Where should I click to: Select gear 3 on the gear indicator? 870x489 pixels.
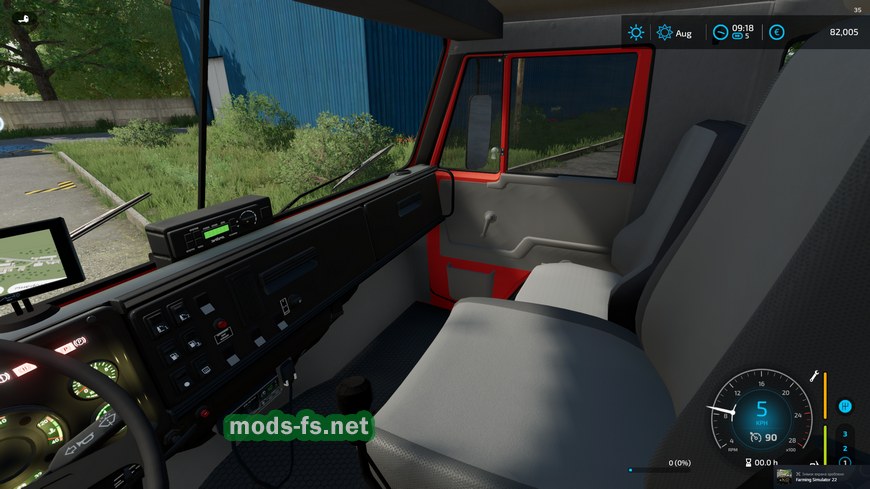(x=845, y=433)
